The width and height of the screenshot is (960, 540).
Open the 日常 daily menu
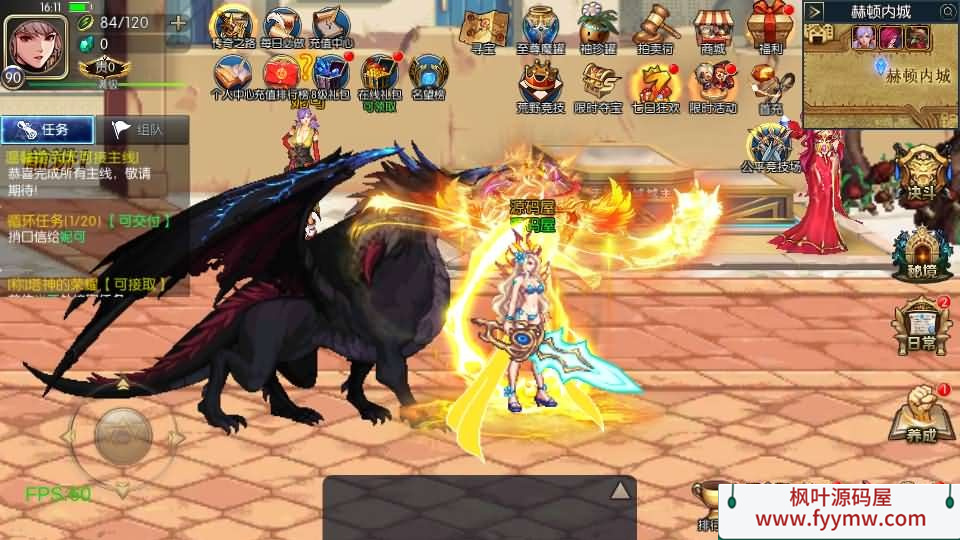(916, 325)
